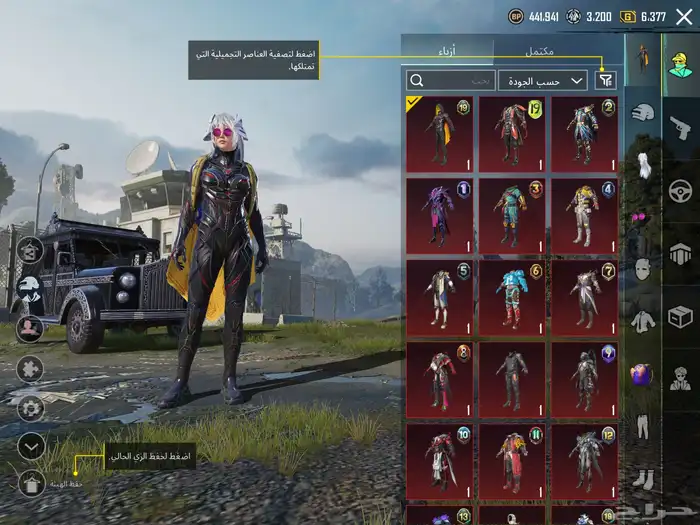Switch to the مكتمل tab
The height and width of the screenshot is (525, 700).
click(539, 50)
